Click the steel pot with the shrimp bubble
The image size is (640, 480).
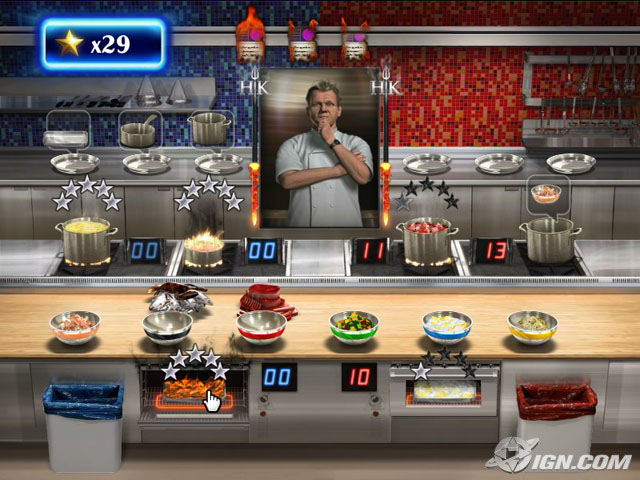[x=549, y=239]
